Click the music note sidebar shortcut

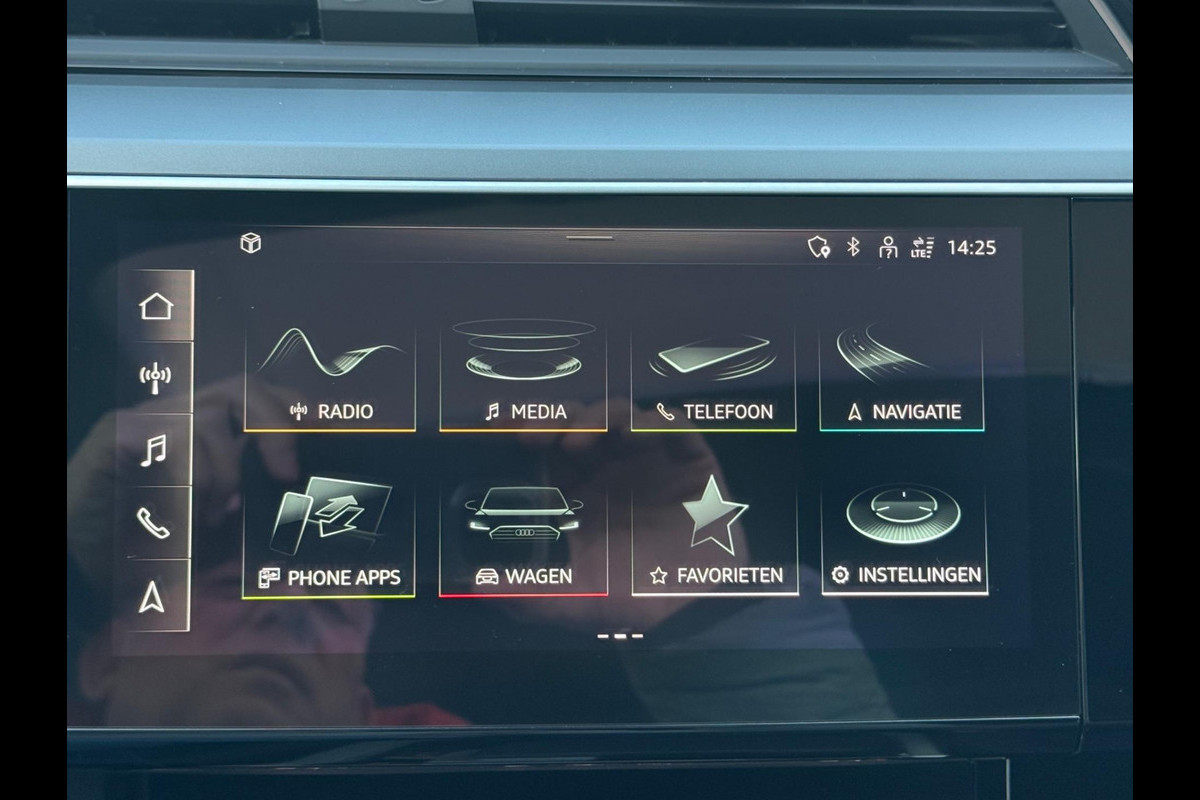point(154,451)
